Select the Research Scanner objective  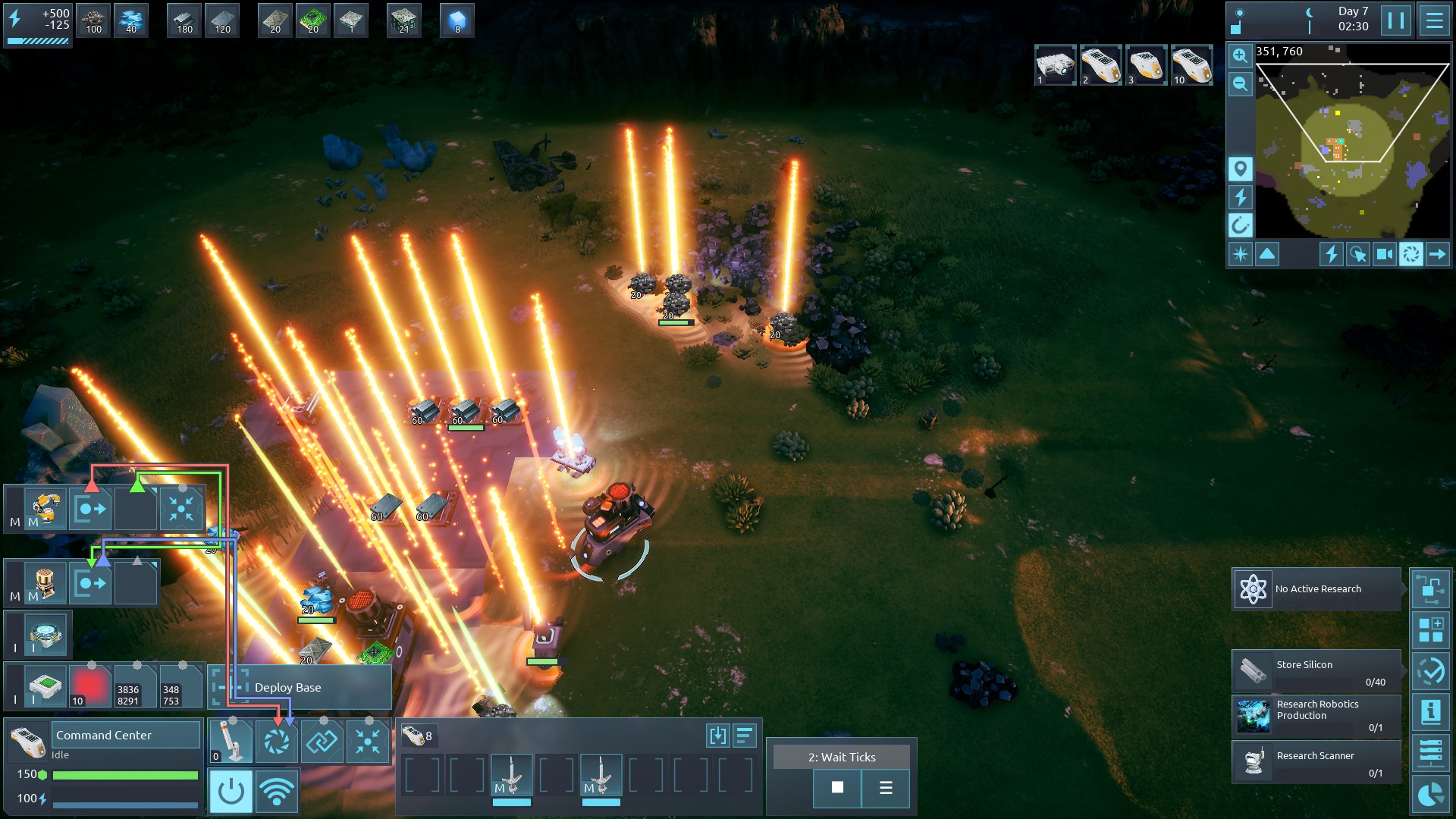1316,761
